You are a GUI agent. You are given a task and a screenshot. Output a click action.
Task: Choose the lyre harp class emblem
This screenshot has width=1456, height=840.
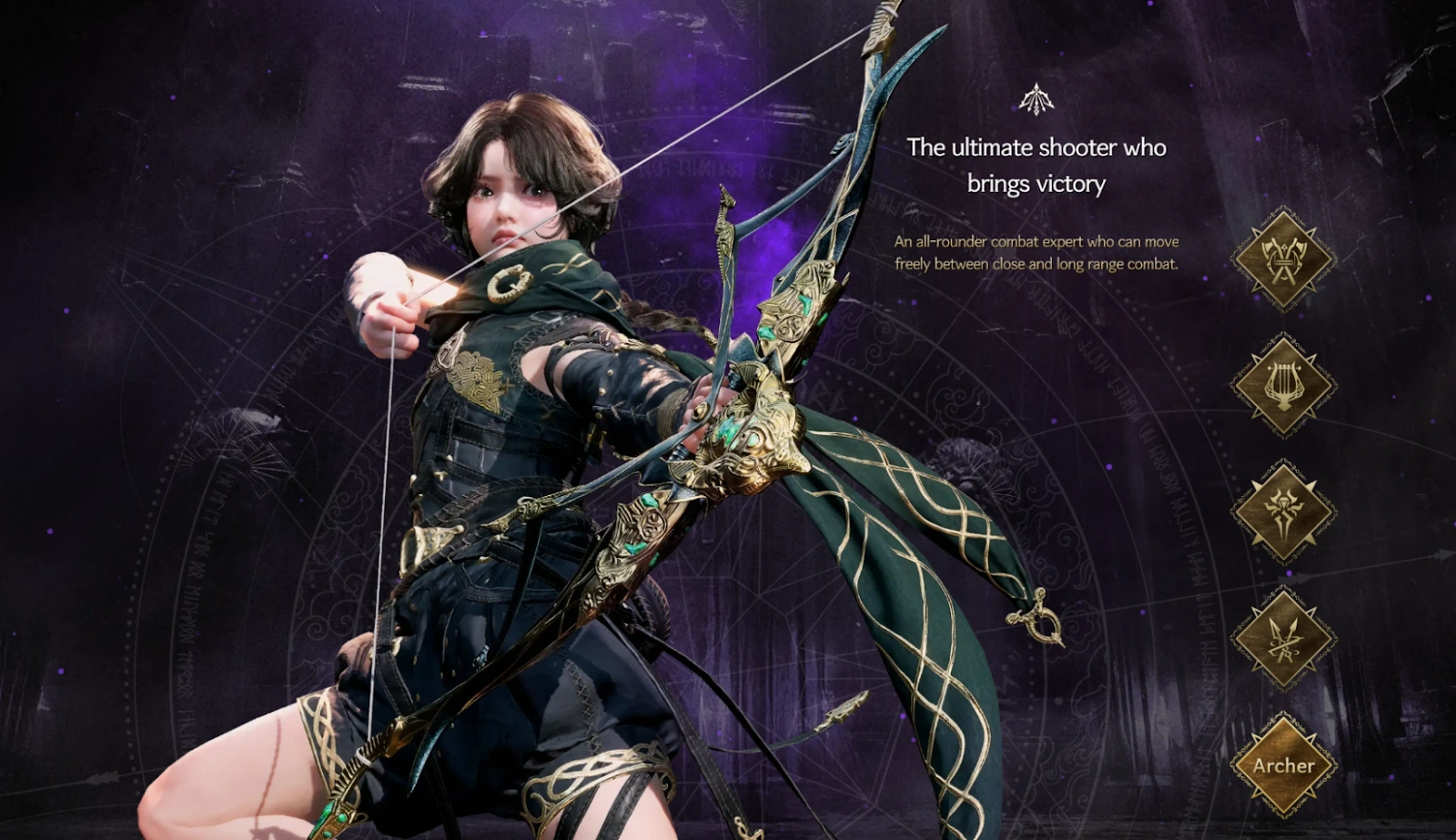(1283, 385)
